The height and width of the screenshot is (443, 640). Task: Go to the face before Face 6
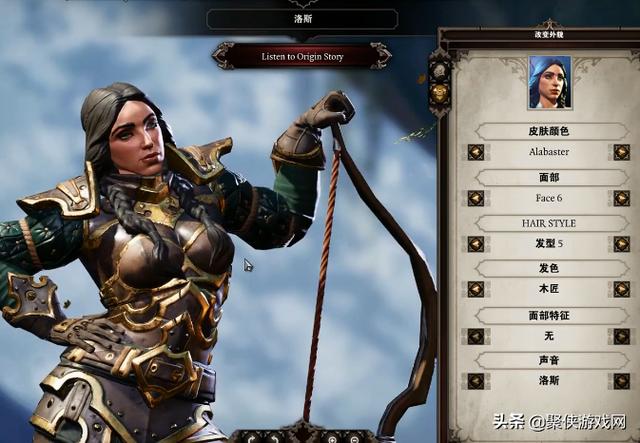coord(476,198)
